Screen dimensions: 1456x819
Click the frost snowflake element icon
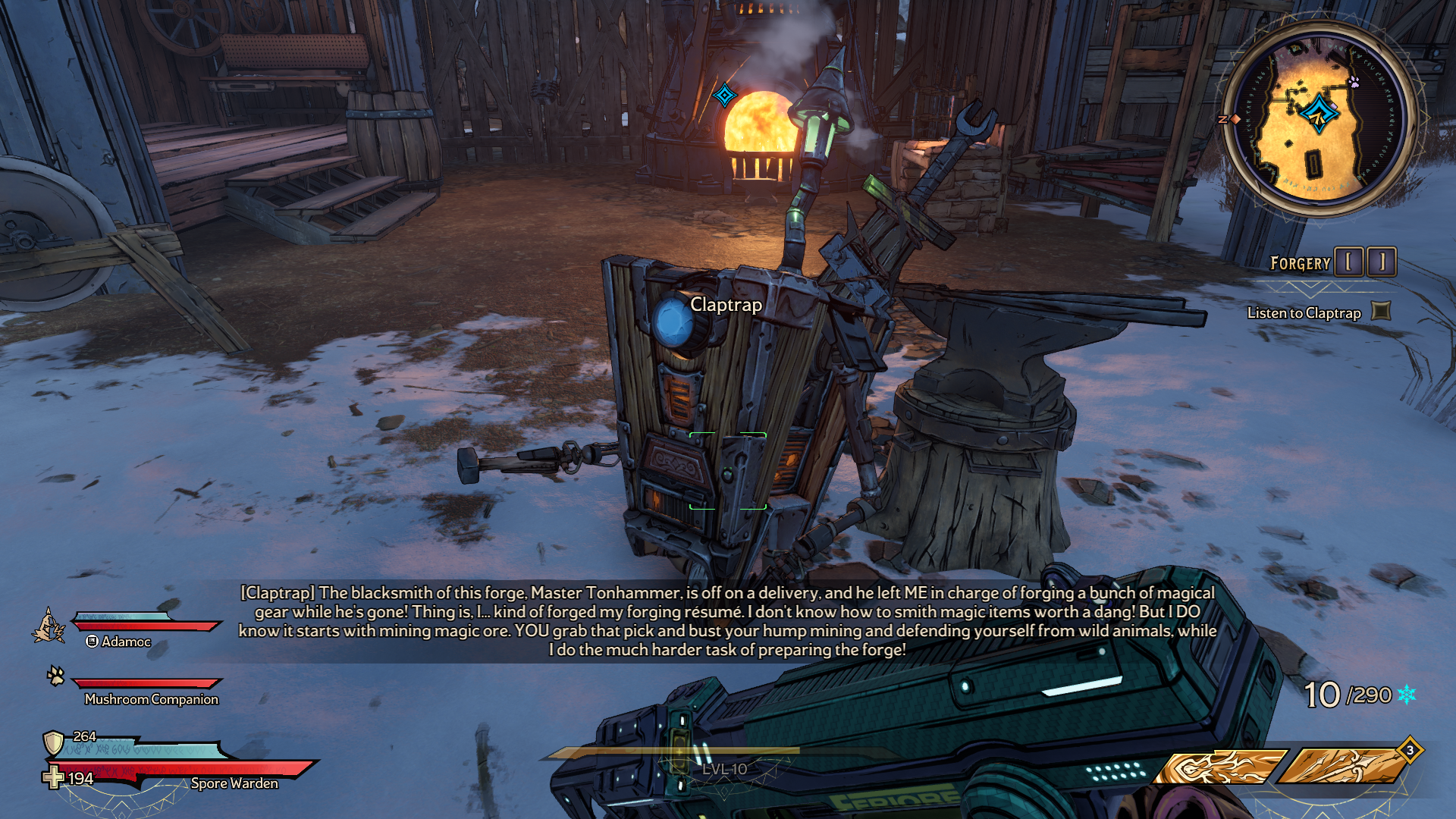point(1407,695)
